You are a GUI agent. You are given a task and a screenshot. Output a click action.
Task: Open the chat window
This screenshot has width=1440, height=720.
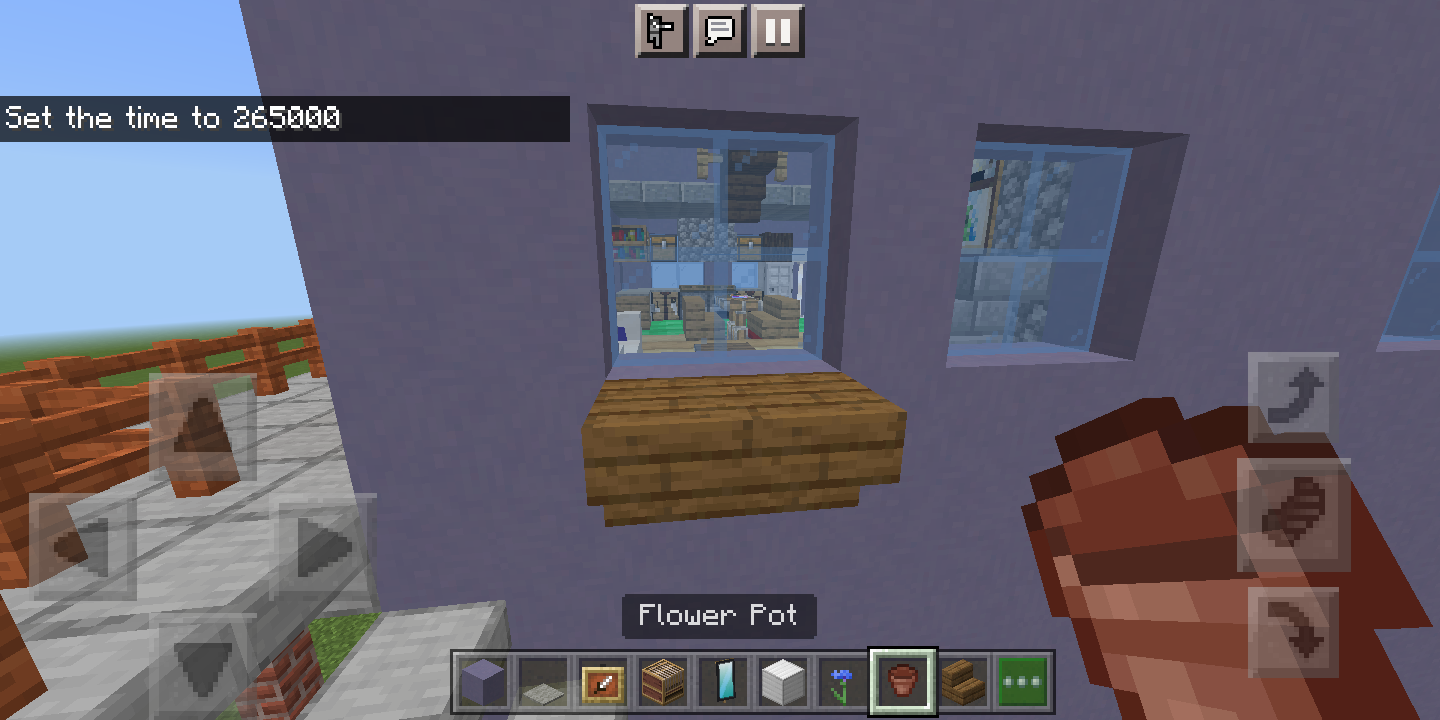coord(719,31)
